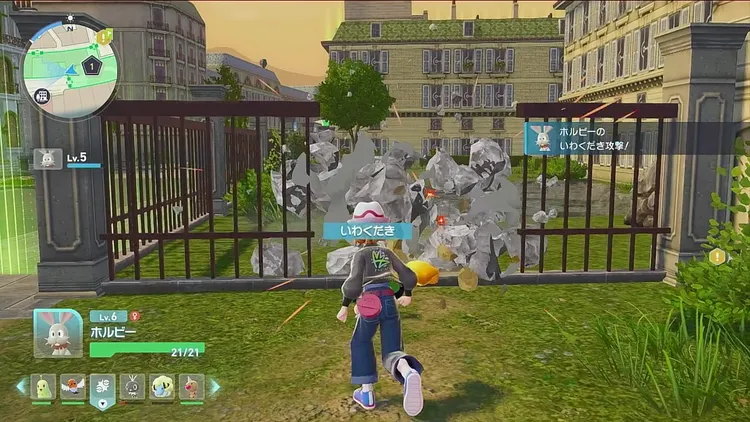Select the highlighted active party slot

coord(102,387)
